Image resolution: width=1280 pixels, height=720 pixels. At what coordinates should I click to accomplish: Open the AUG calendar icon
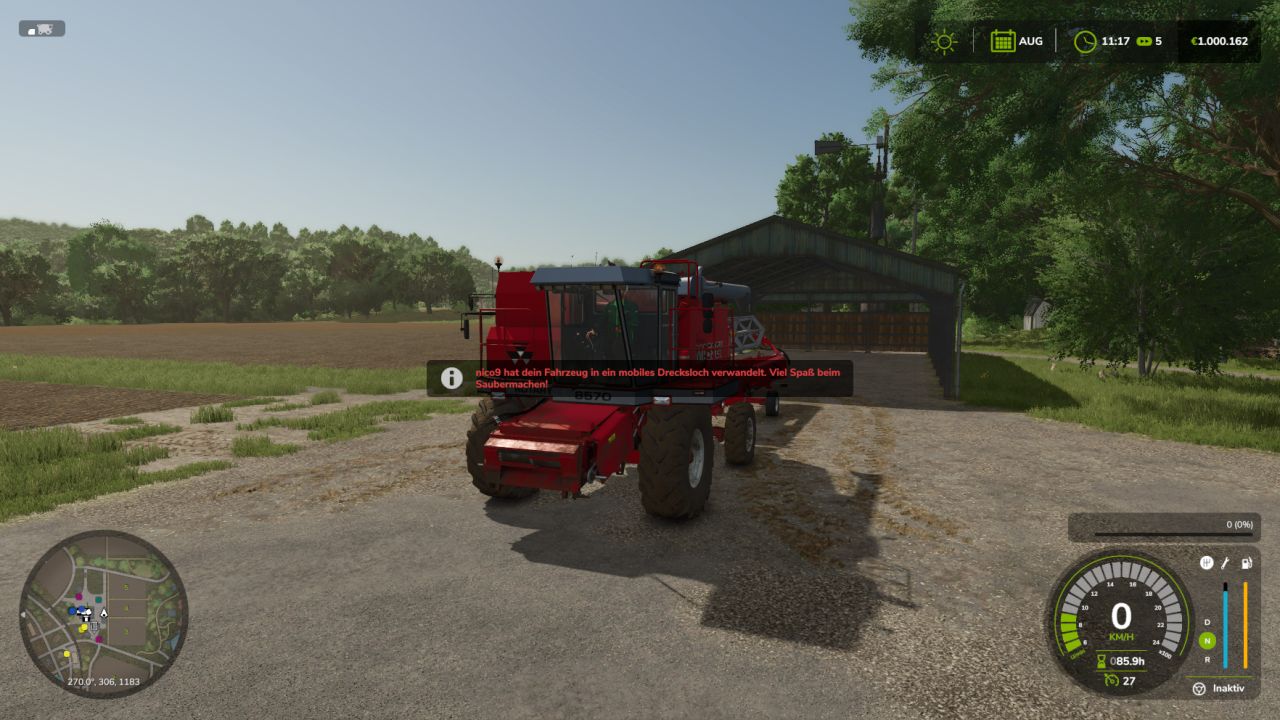1003,41
